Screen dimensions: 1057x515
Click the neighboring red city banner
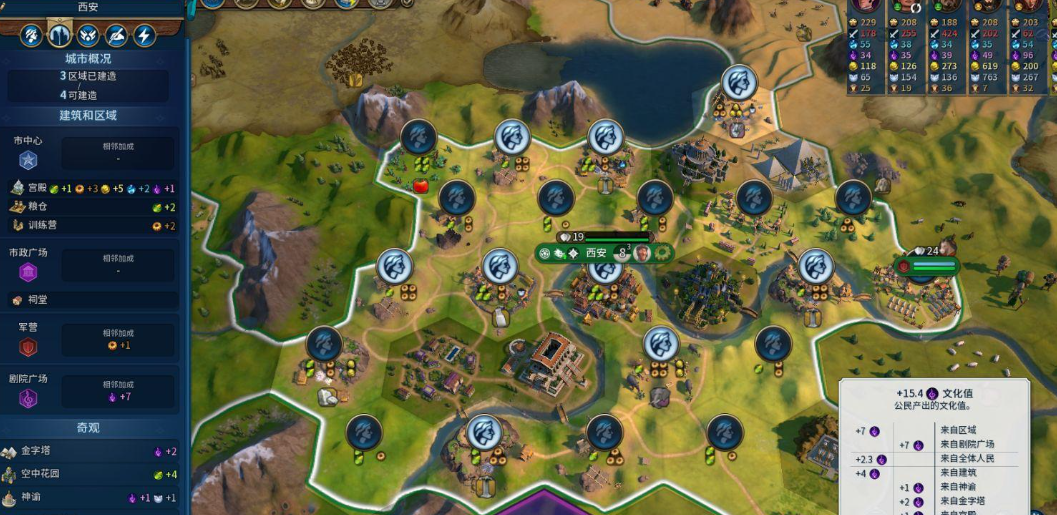(x=929, y=266)
